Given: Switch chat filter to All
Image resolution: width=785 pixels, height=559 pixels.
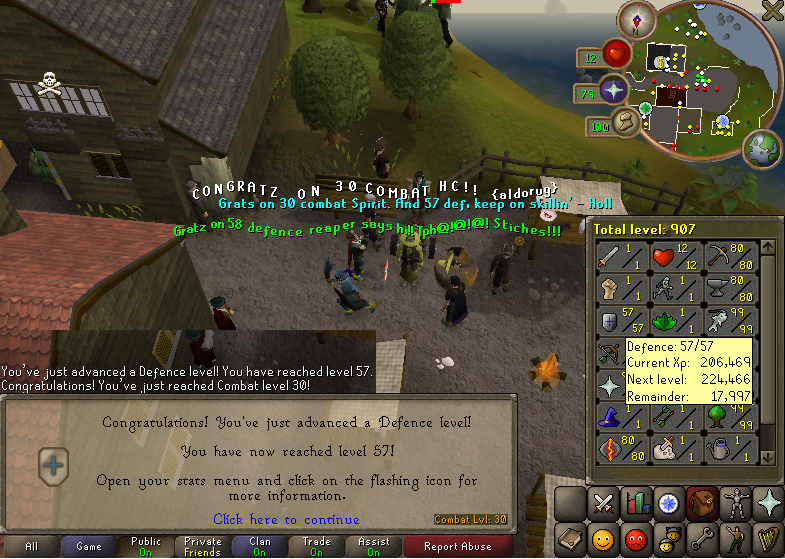Looking at the screenshot, I should tap(31, 546).
